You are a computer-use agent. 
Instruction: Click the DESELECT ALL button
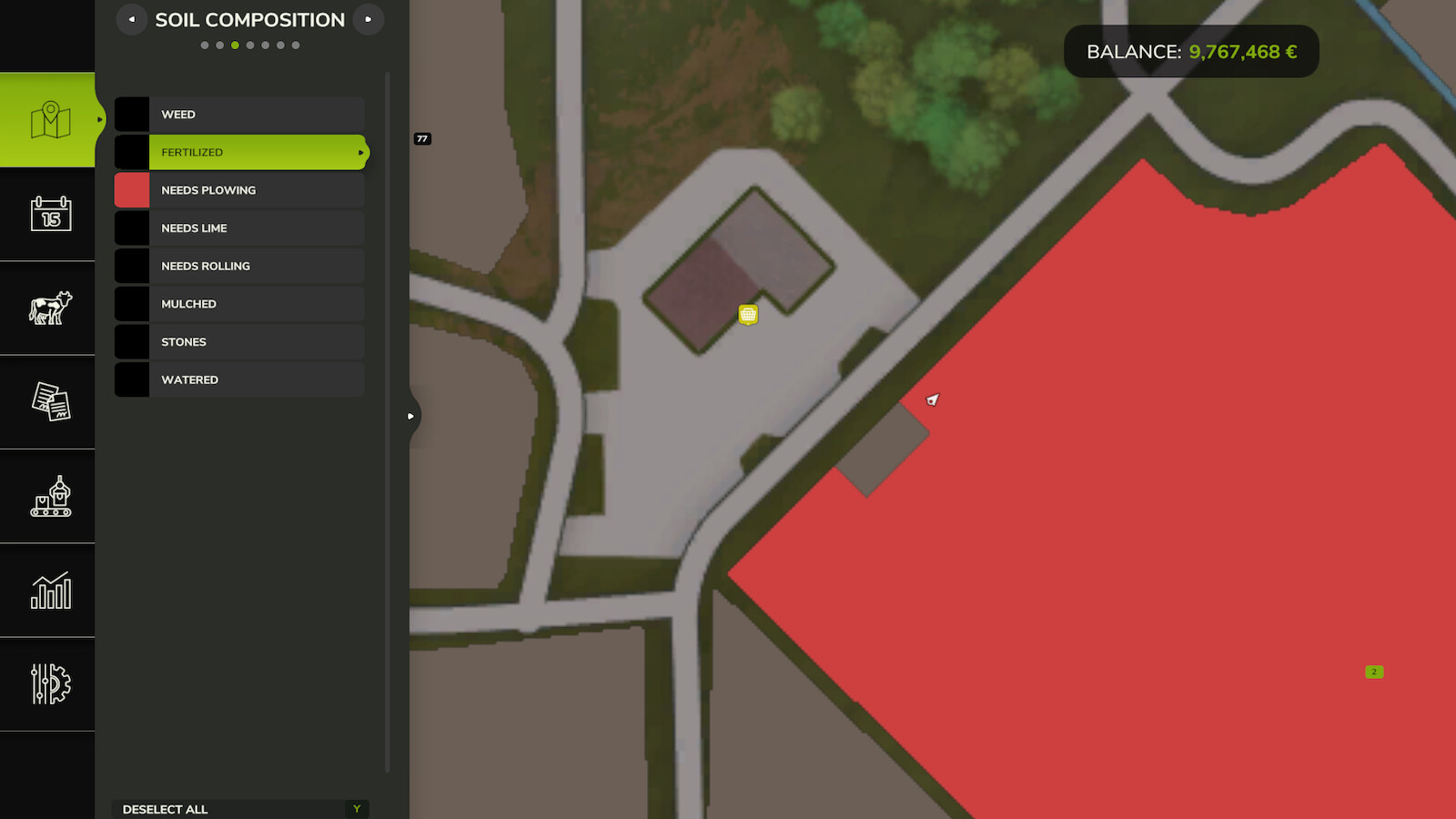(239, 809)
